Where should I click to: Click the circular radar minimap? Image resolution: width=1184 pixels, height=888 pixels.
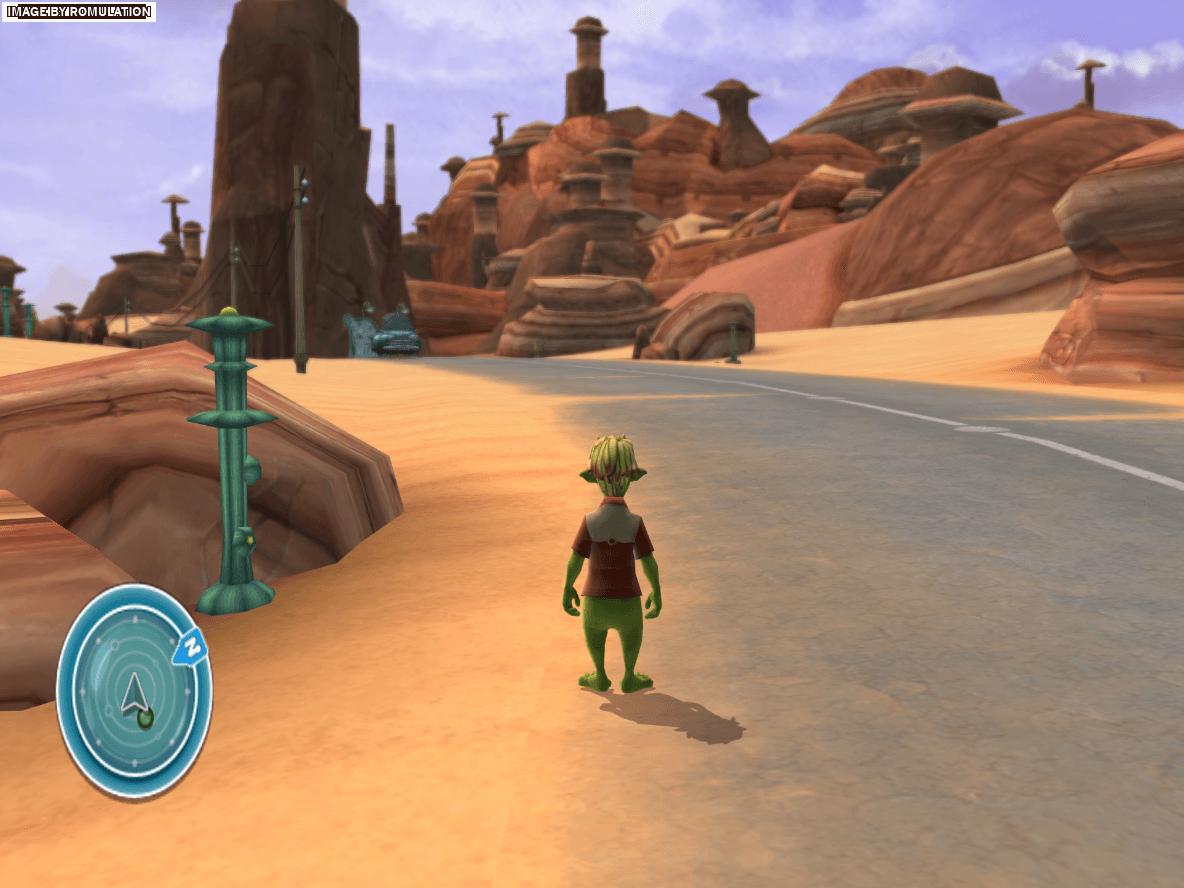(x=133, y=691)
